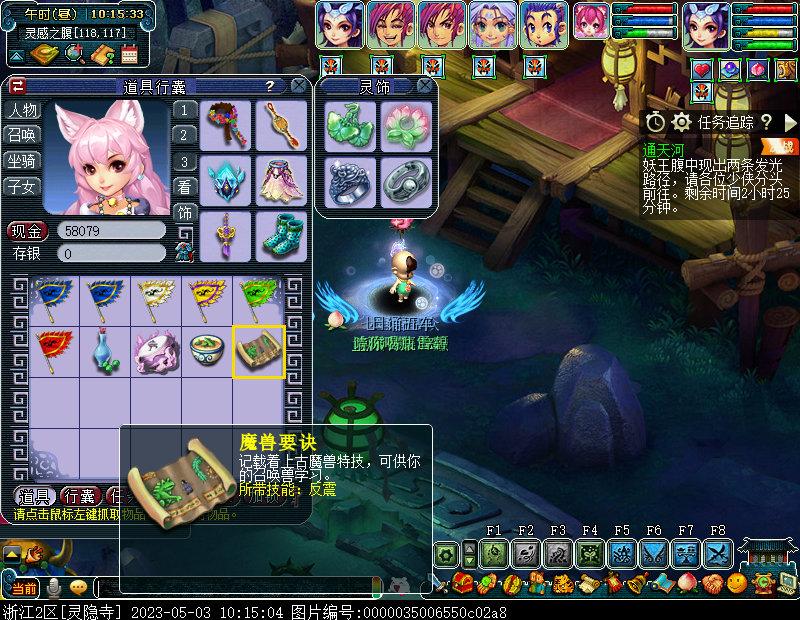Select the teal boots equipment slot
This screenshot has width=800, height=620.
click(x=282, y=235)
